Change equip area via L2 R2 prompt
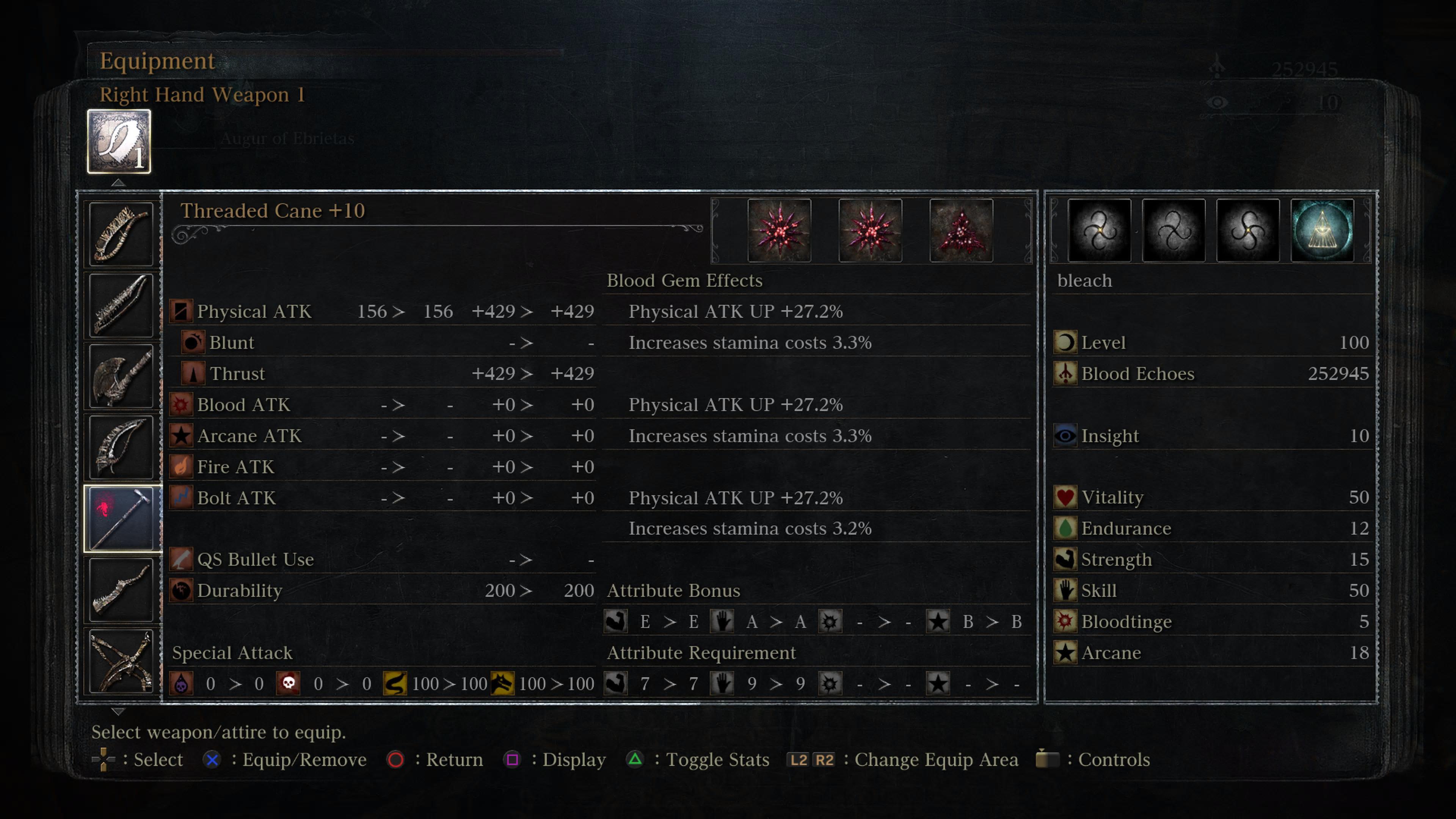 [x=812, y=759]
